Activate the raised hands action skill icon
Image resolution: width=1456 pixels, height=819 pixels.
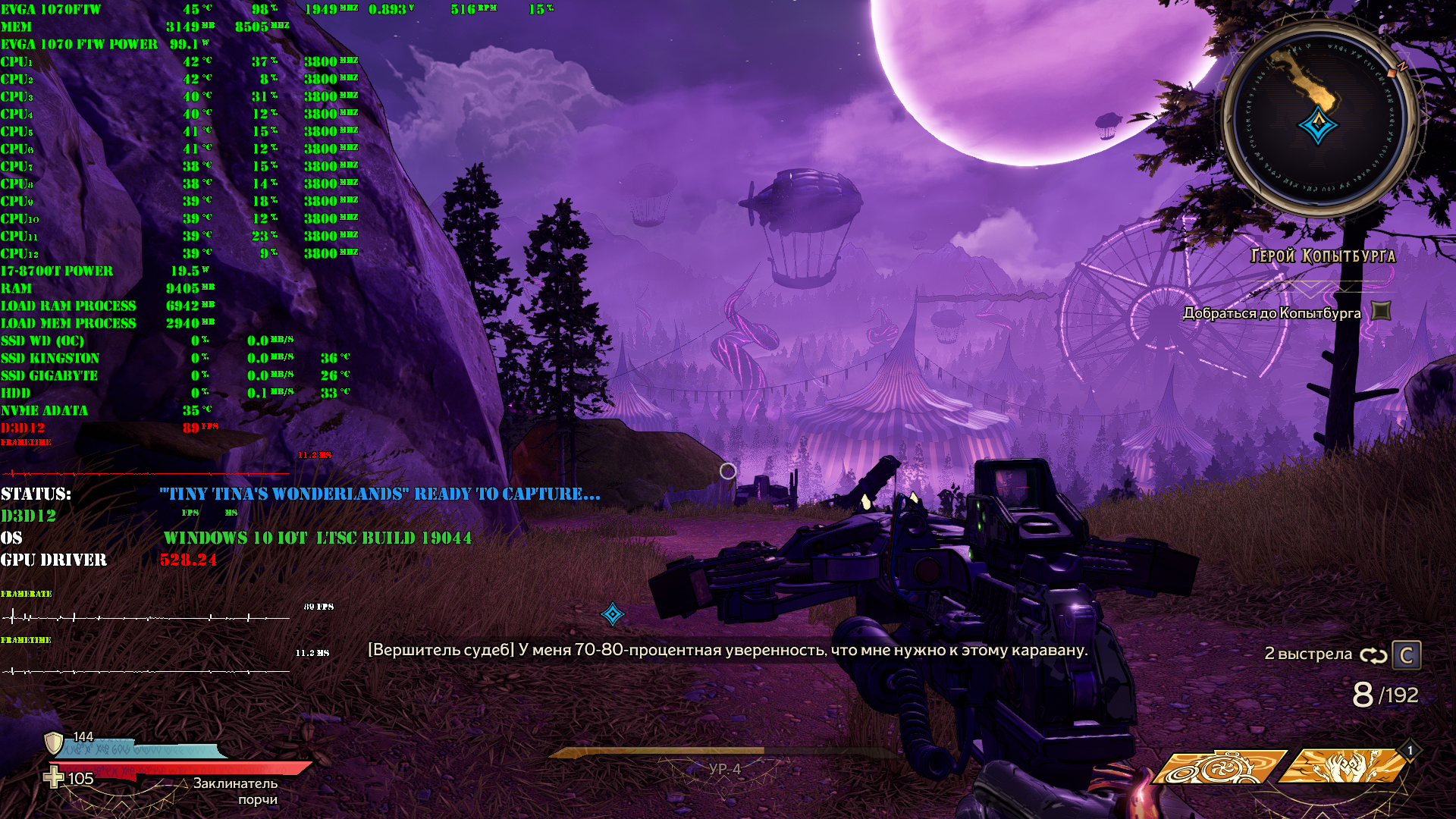(x=1342, y=766)
